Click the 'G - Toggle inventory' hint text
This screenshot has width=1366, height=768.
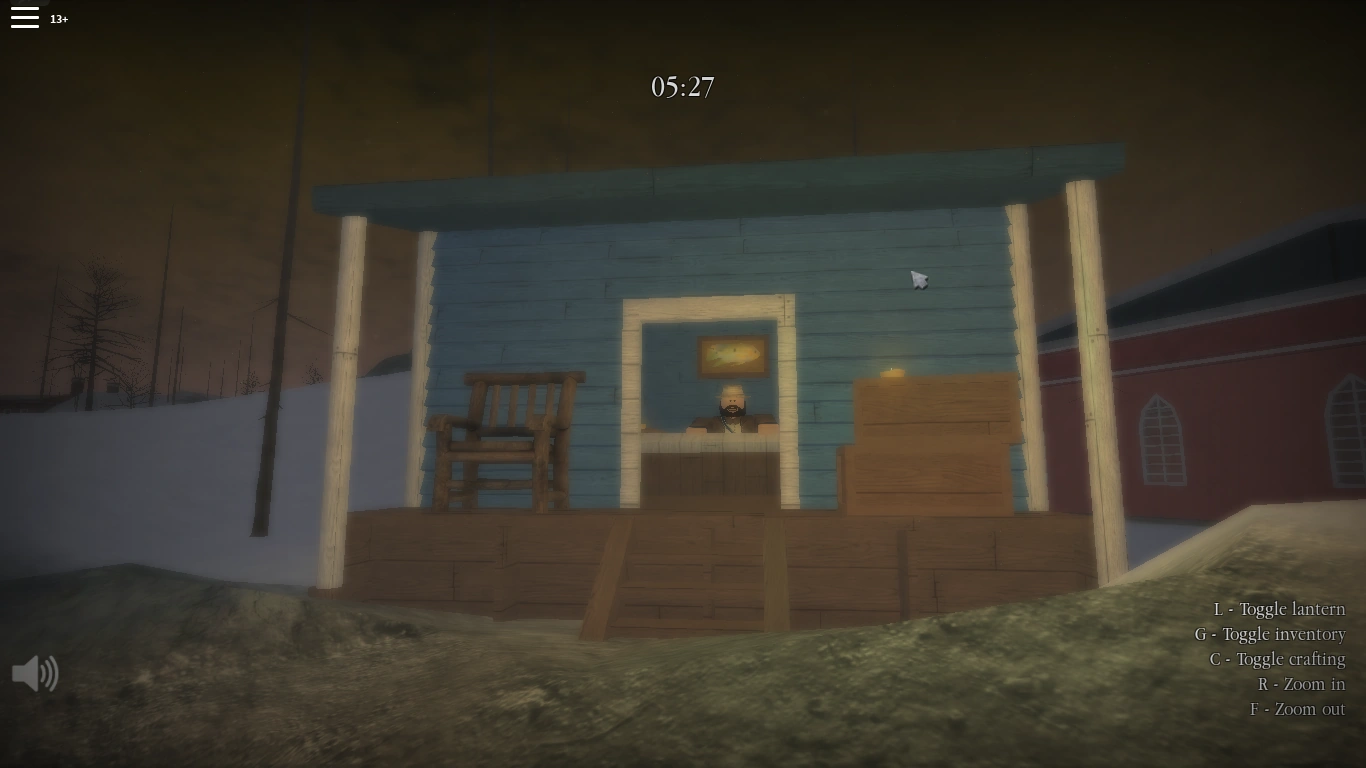pos(1271,634)
